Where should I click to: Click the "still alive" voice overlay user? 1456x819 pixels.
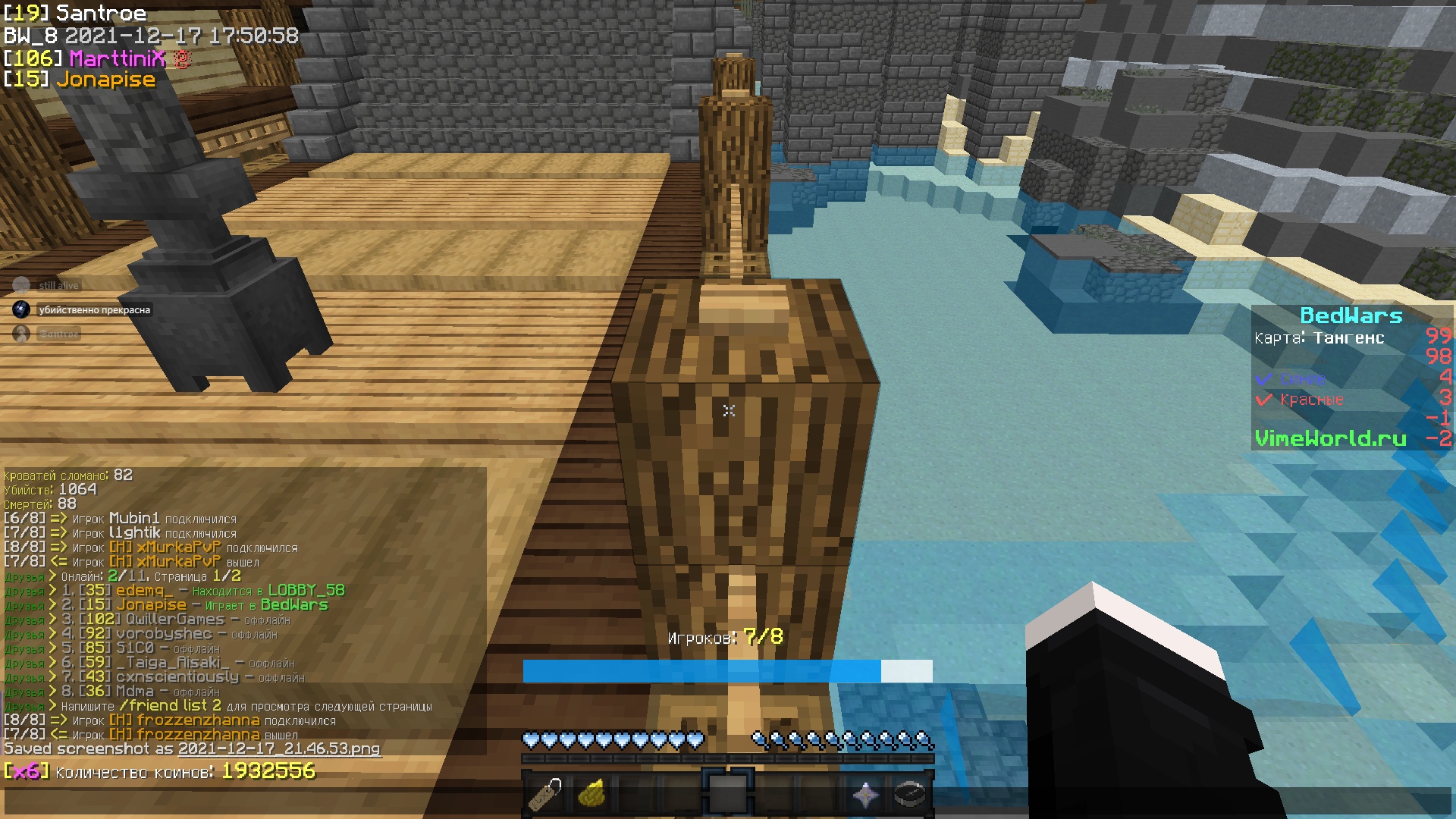[58, 285]
